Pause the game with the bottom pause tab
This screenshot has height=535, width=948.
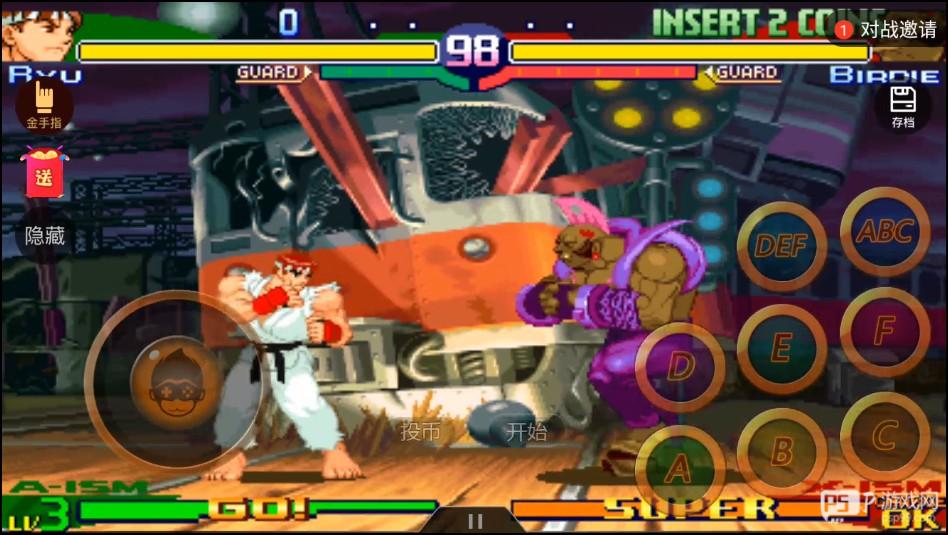point(475,521)
